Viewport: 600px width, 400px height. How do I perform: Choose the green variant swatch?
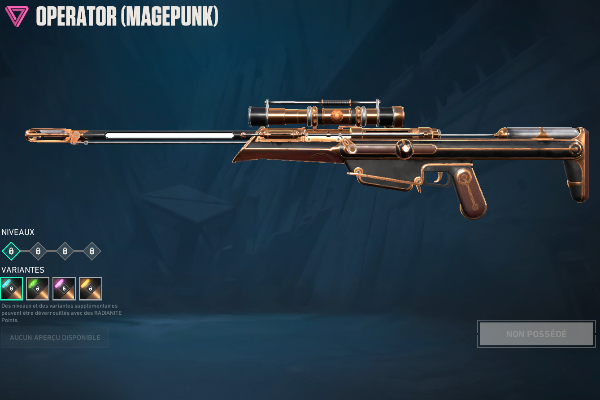[x=38, y=288]
